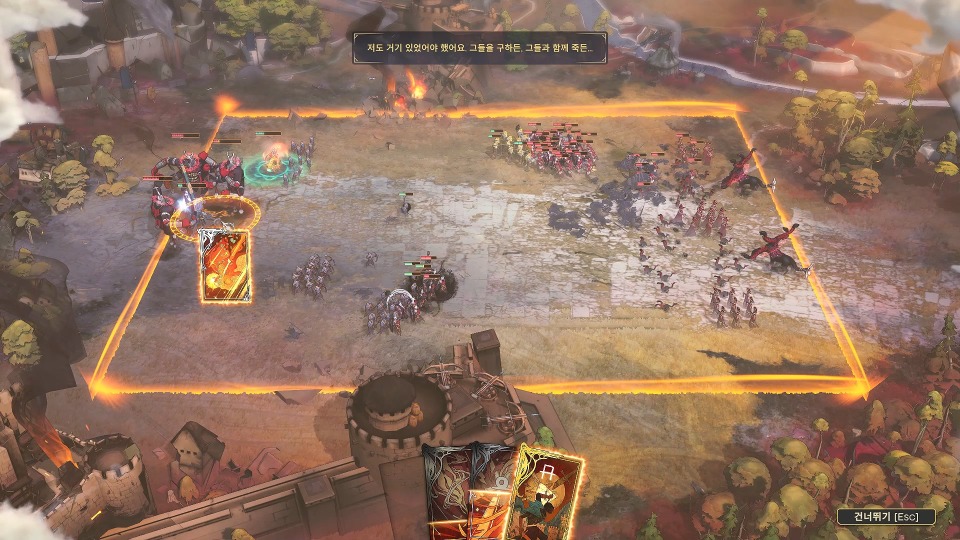Viewport: 960px width, 540px height.
Task: Skip the cutscene with 건너뛰기 button
Action: 887,516
